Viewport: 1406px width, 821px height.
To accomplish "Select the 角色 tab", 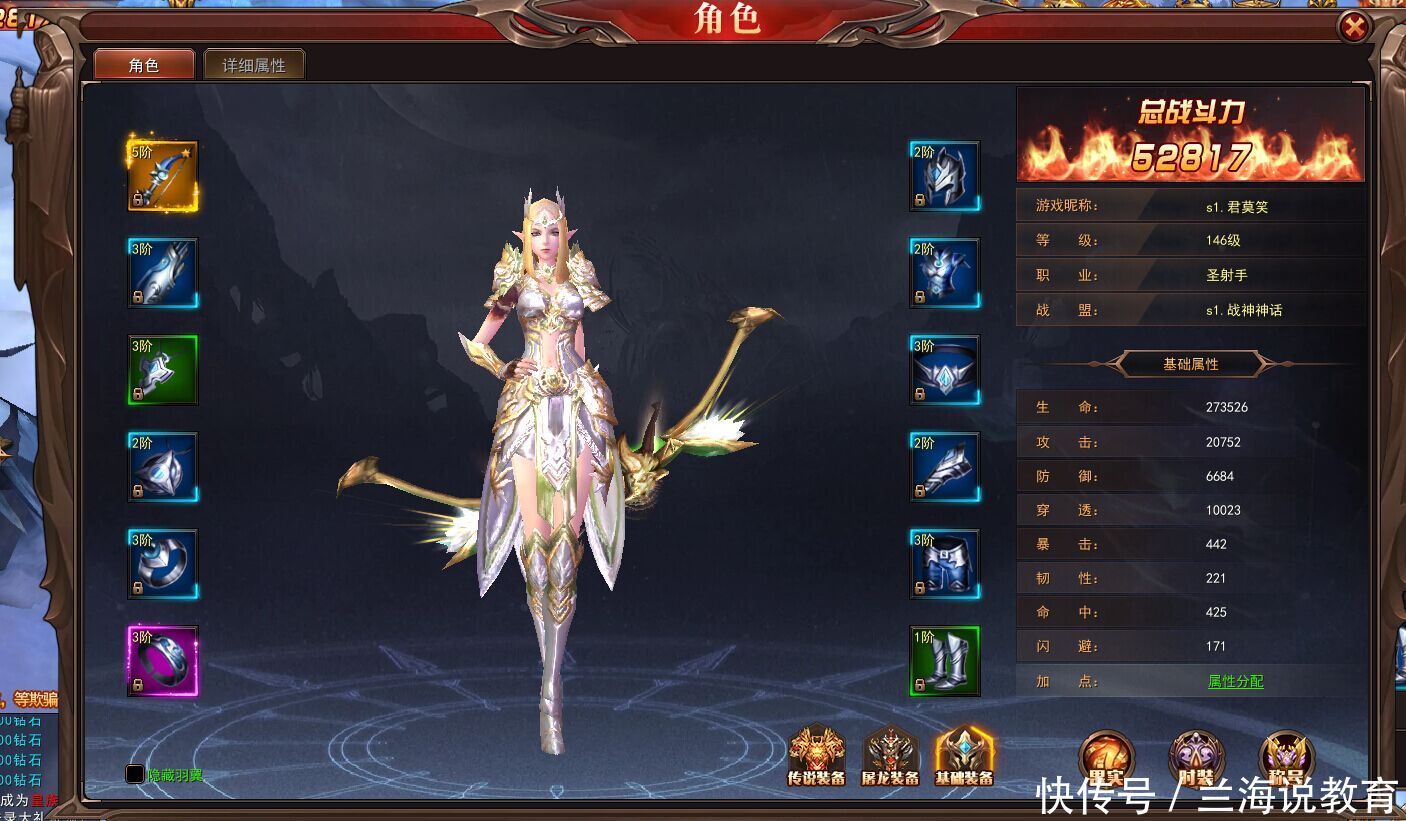I will 144,65.
